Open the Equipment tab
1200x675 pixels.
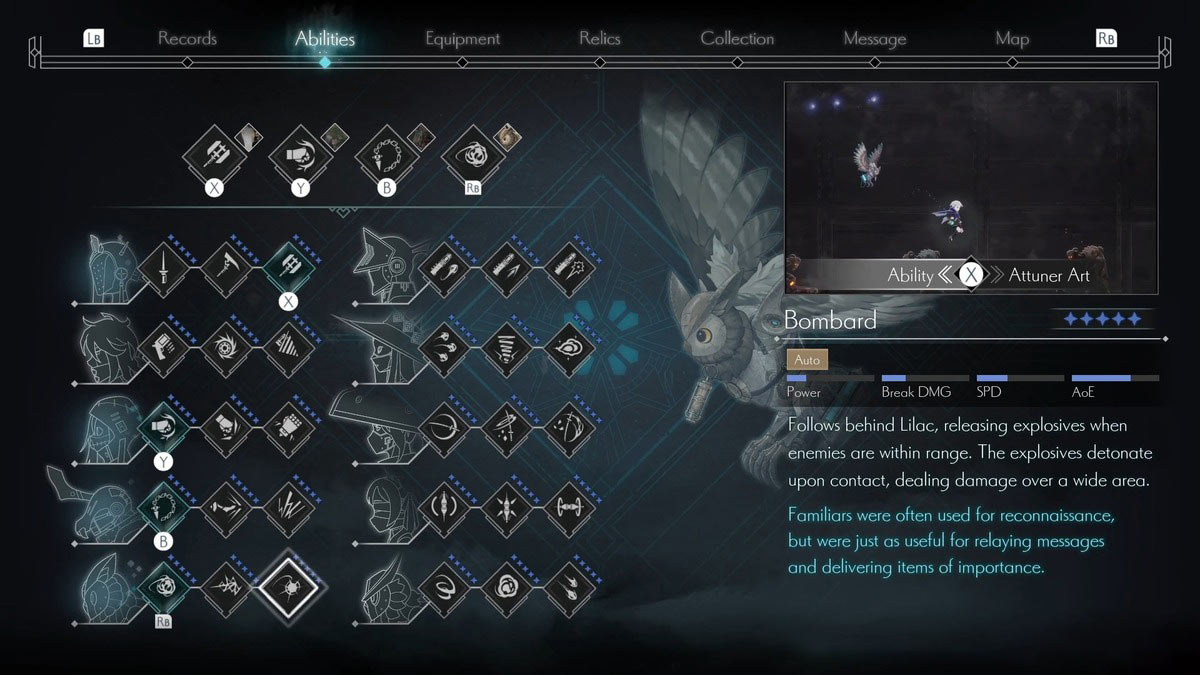[462, 39]
